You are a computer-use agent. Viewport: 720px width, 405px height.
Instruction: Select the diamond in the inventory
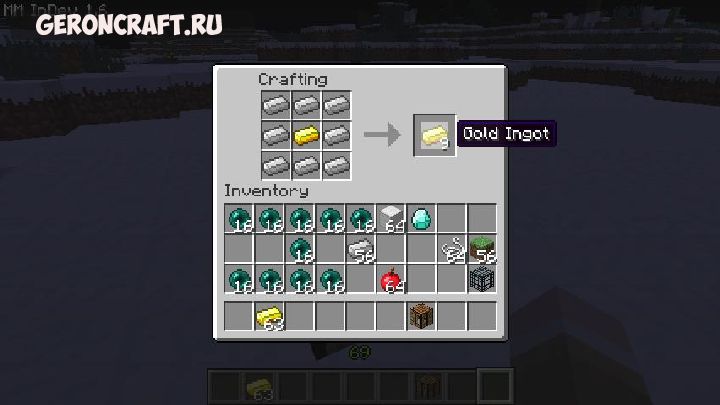pyautogui.click(x=421, y=217)
